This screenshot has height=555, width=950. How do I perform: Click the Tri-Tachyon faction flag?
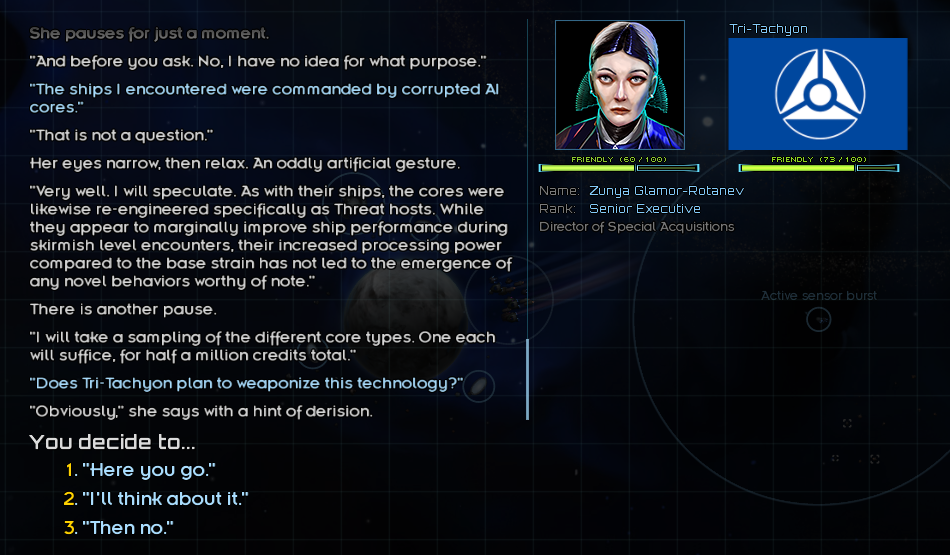pyautogui.click(x=817, y=93)
